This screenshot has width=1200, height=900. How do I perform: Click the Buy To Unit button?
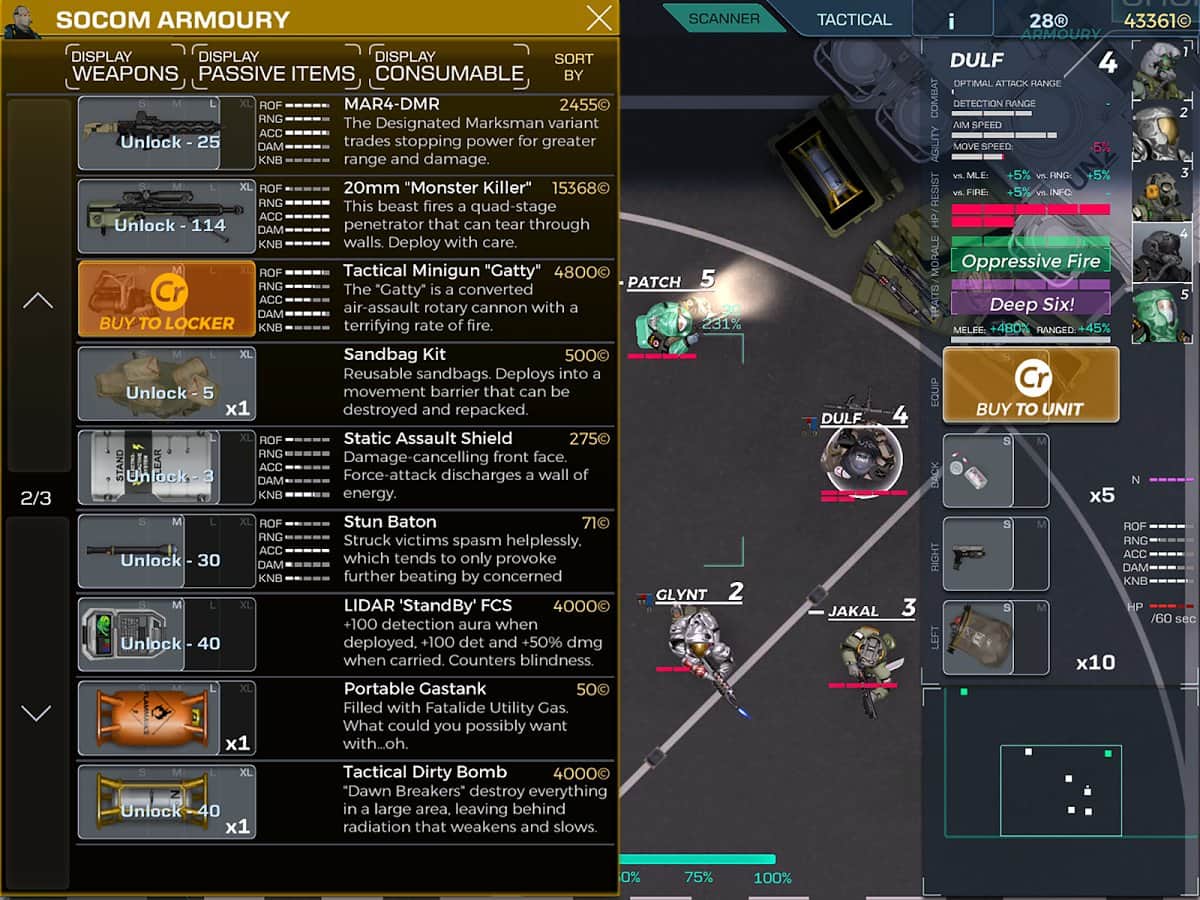click(1030, 385)
